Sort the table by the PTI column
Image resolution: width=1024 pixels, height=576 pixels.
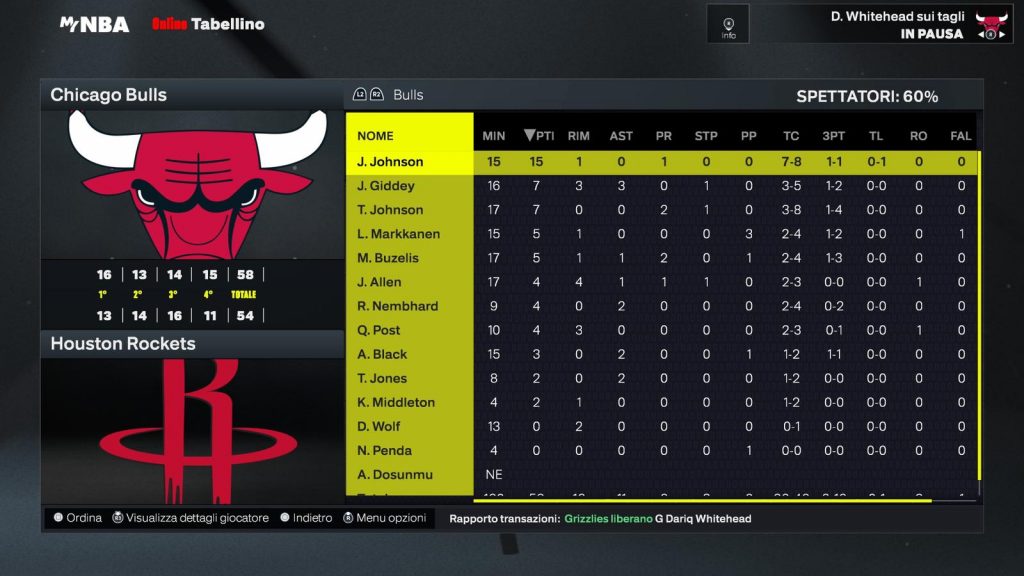tap(539, 136)
